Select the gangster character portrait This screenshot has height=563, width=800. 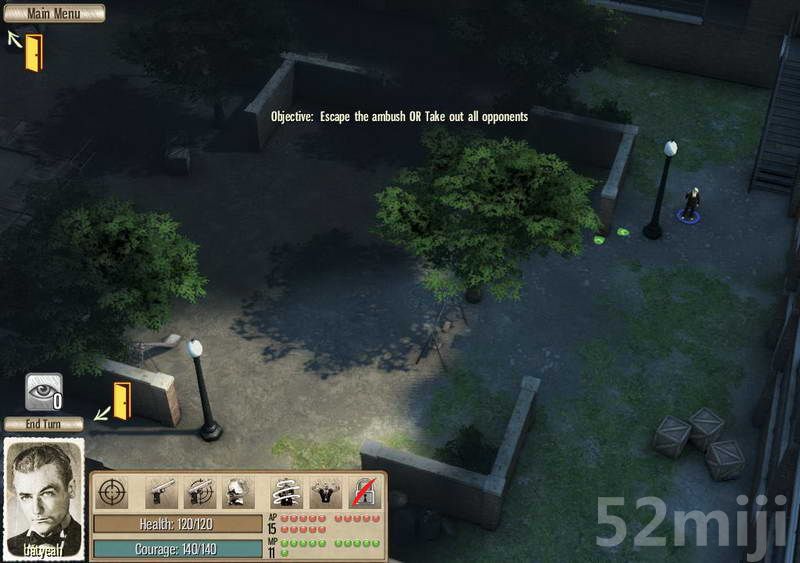click(44, 498)
